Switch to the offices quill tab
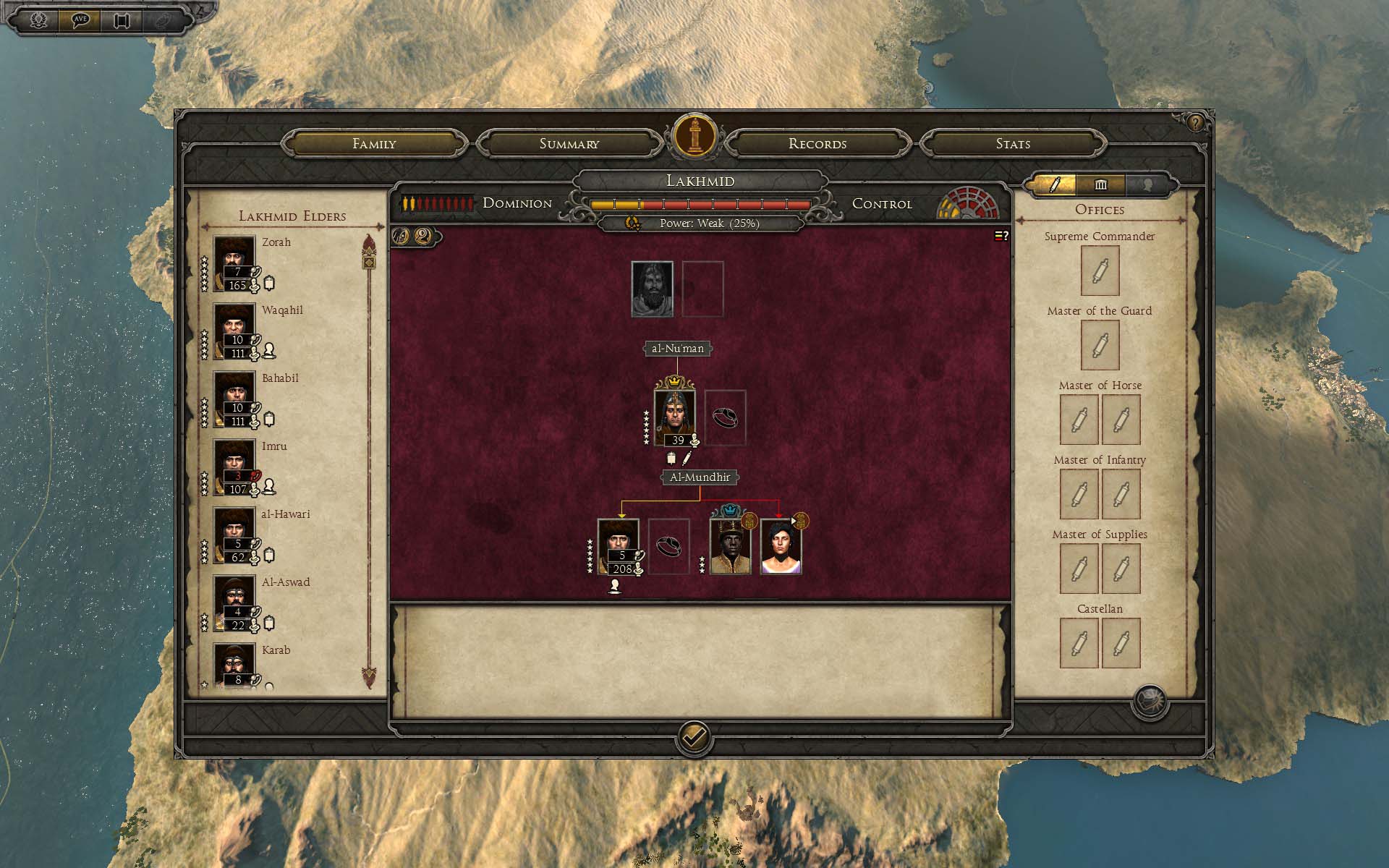The image size is (1389, 868). (1054, 185)
